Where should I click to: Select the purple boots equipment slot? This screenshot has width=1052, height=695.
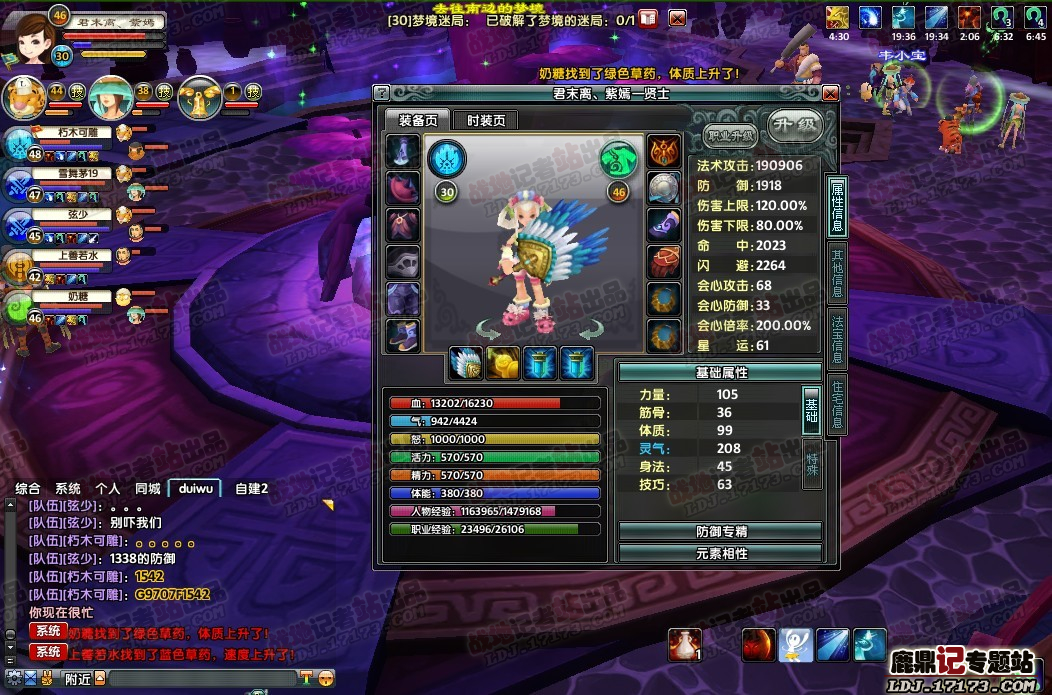click(403, 335)
